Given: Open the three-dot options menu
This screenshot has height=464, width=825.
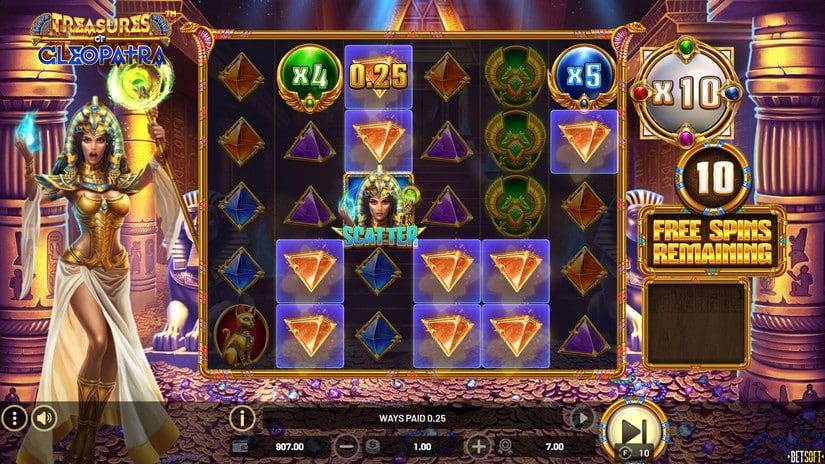Looking at the screenshot, I should 14,418.
